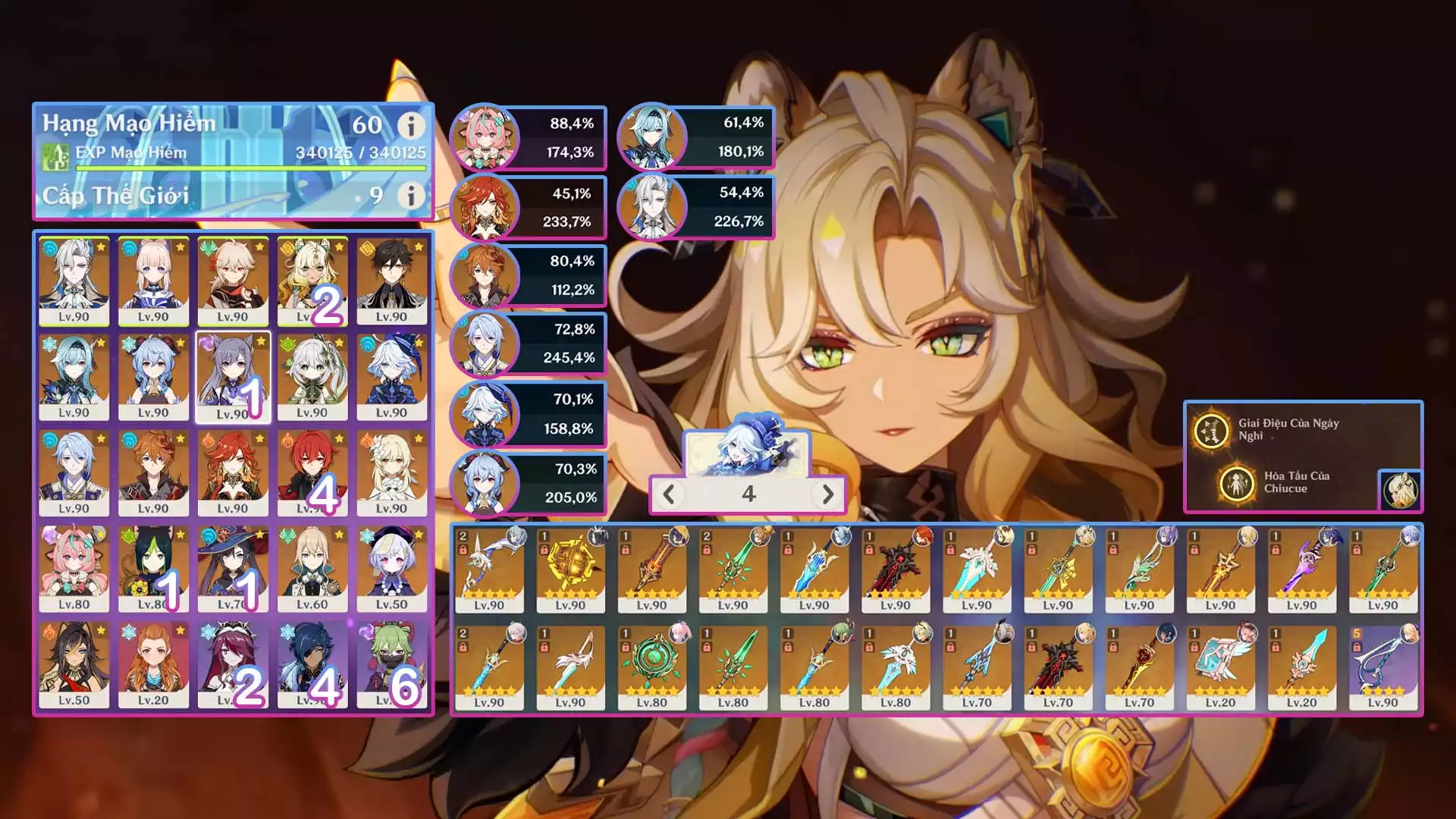Select Nahida's Lv.90 portrait

pyautogui.click(x=312, y=377)
